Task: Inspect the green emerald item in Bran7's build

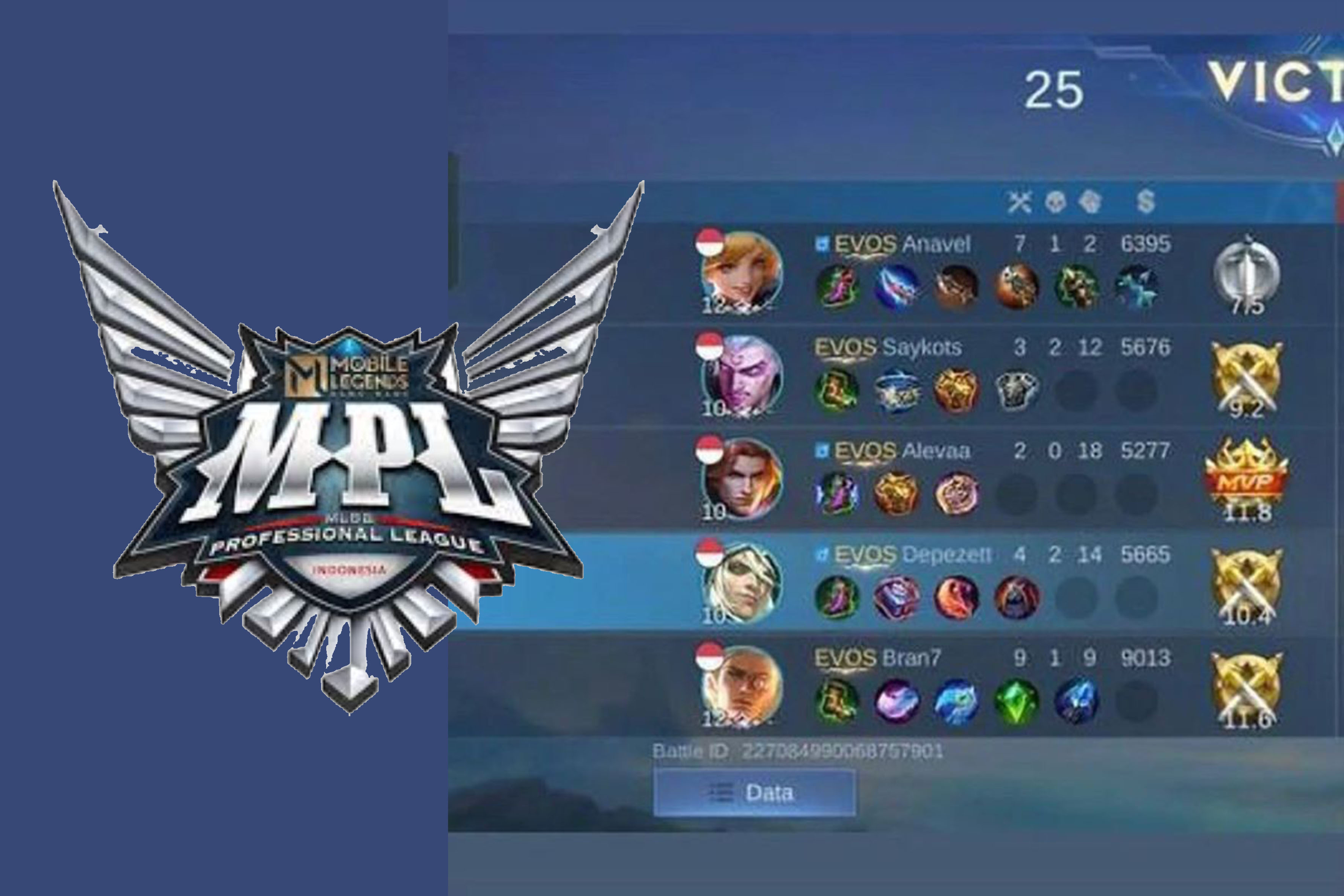Action: point(1017,701)
